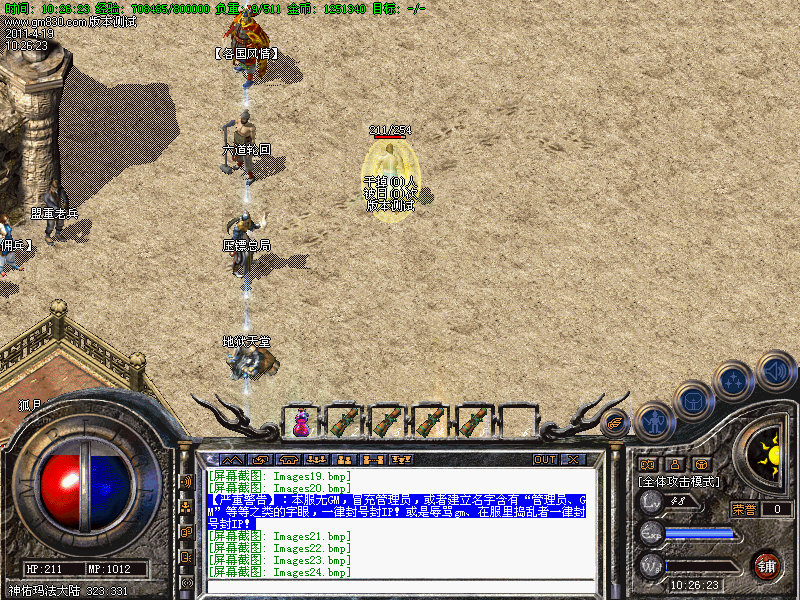Image resolution: width=800 pixels, height=600 pixels.
Task: Click the group hierarchy icon beside the chat
Action: tap(186, 506)
